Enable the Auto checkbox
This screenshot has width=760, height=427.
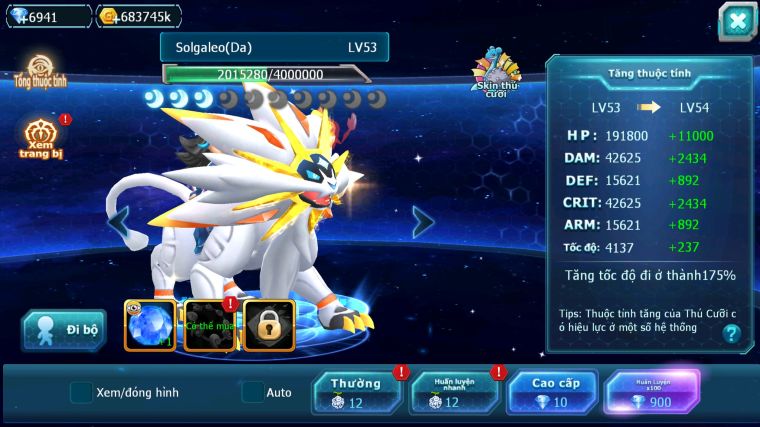click(x=253, y=392)
